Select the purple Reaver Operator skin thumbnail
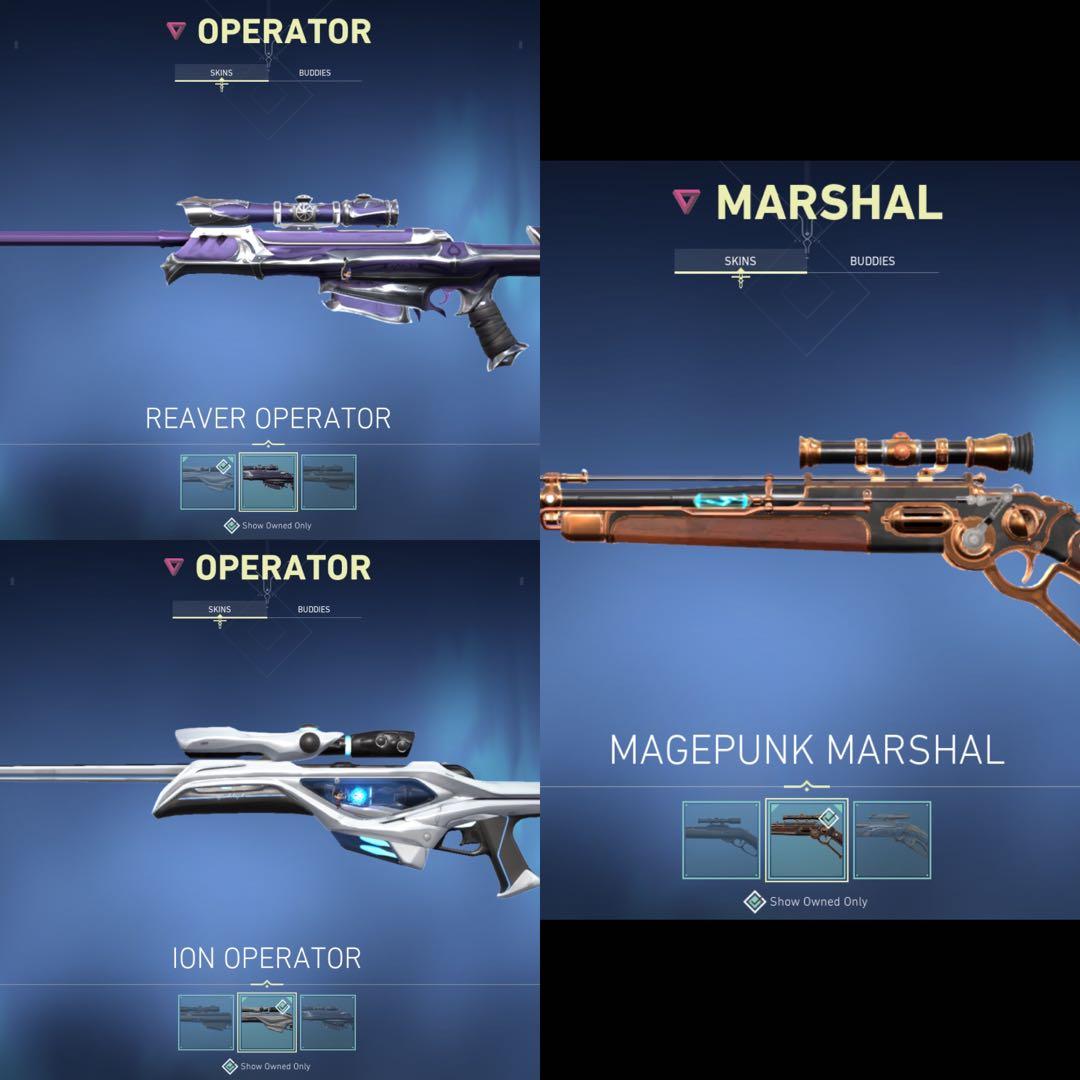Image resolution: width=1080 pixels, height=1080 pixels. pos(269,482)
